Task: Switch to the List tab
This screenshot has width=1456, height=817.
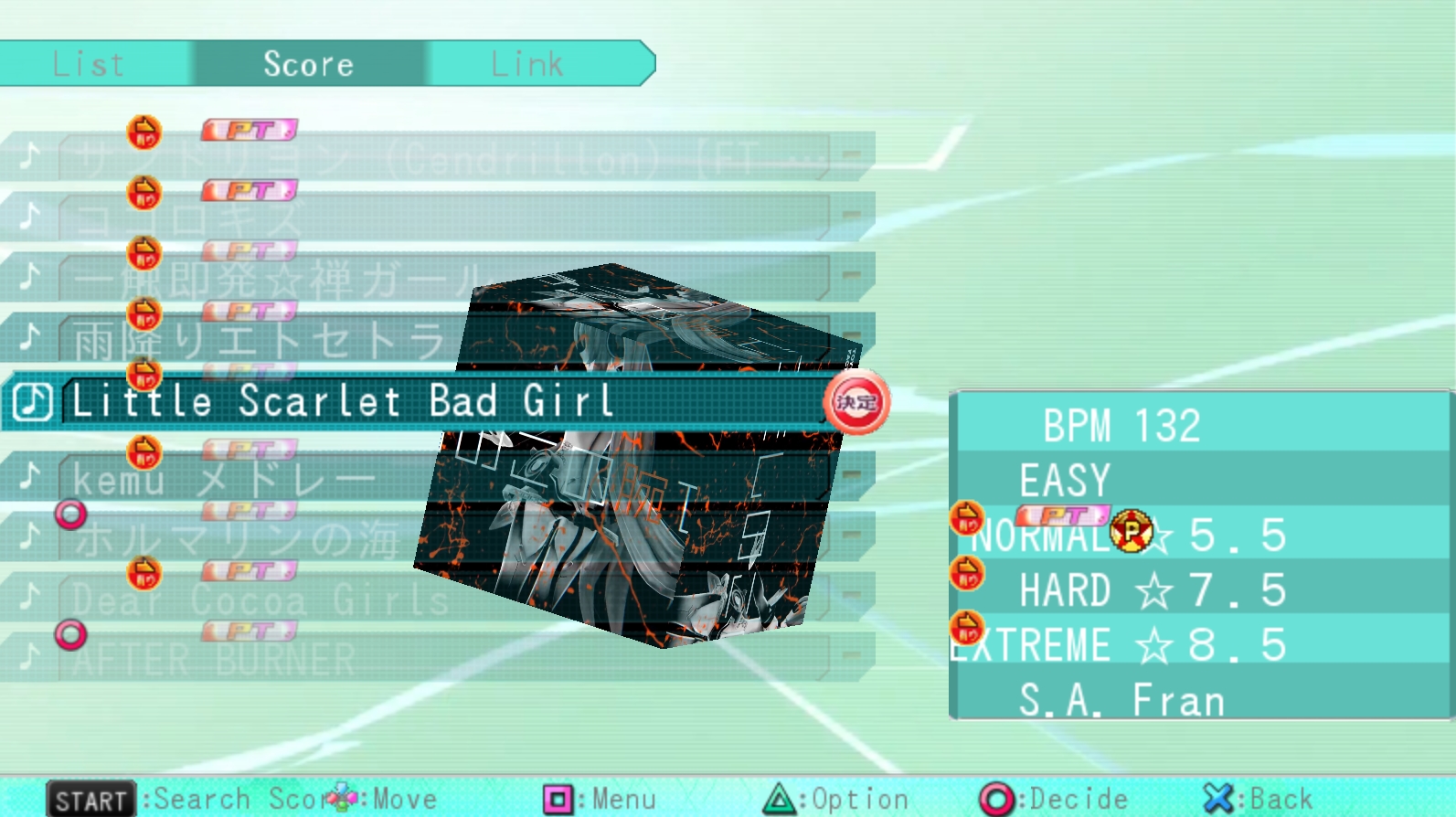Action: (x=90, y=64)
